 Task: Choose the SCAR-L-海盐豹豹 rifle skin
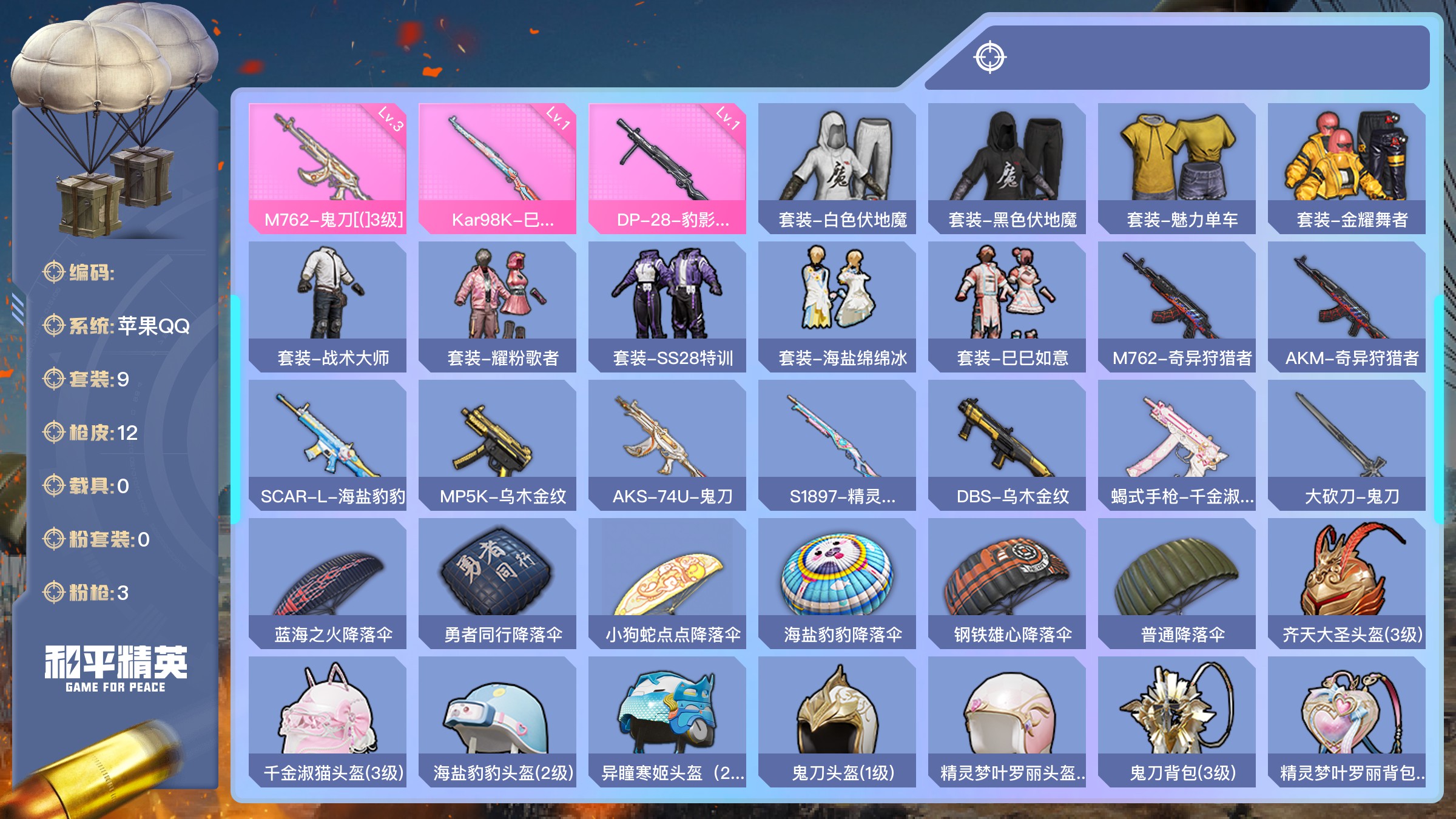(328, 445)
